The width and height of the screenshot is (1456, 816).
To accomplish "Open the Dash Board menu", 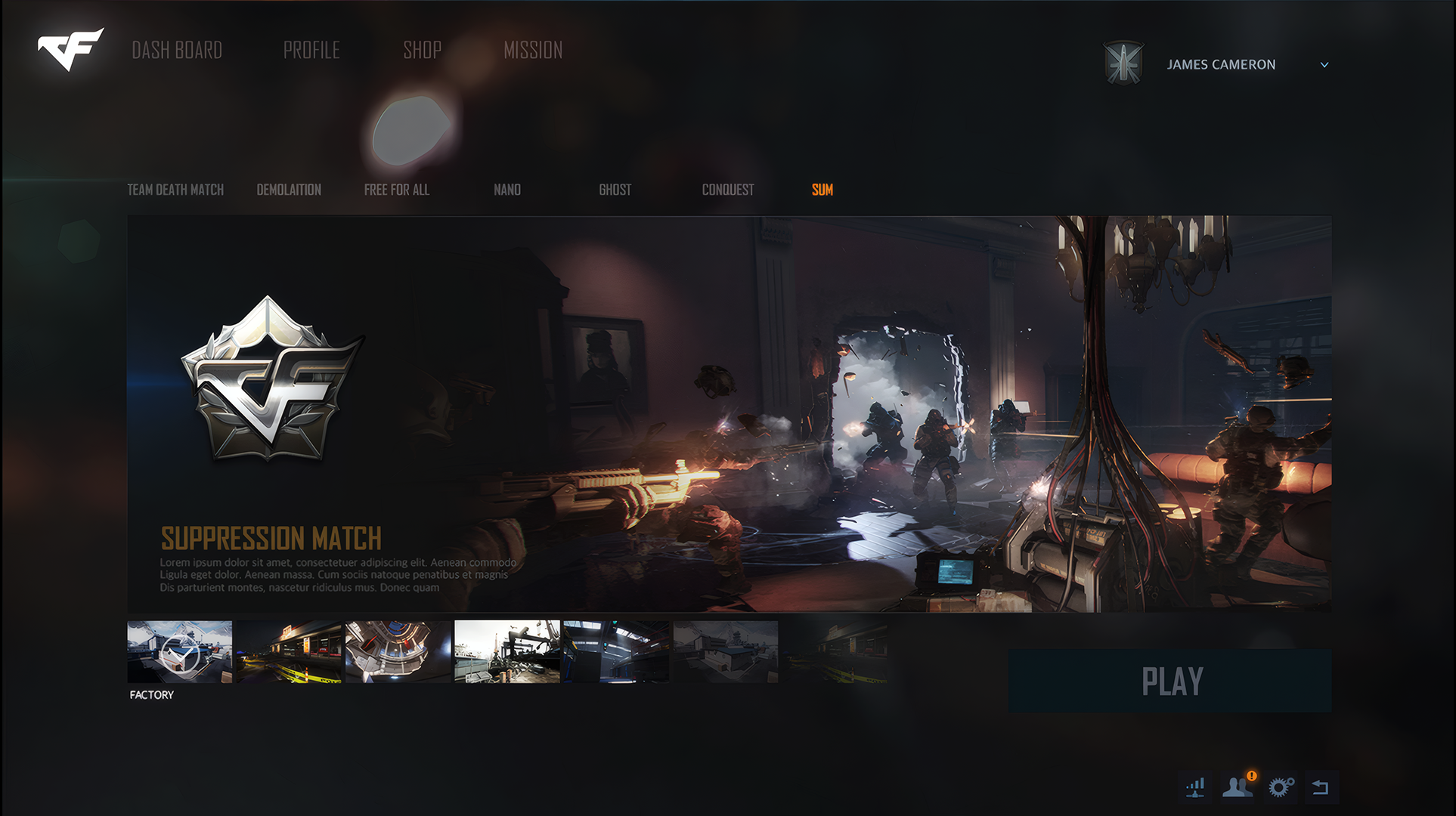I will 177,51.
